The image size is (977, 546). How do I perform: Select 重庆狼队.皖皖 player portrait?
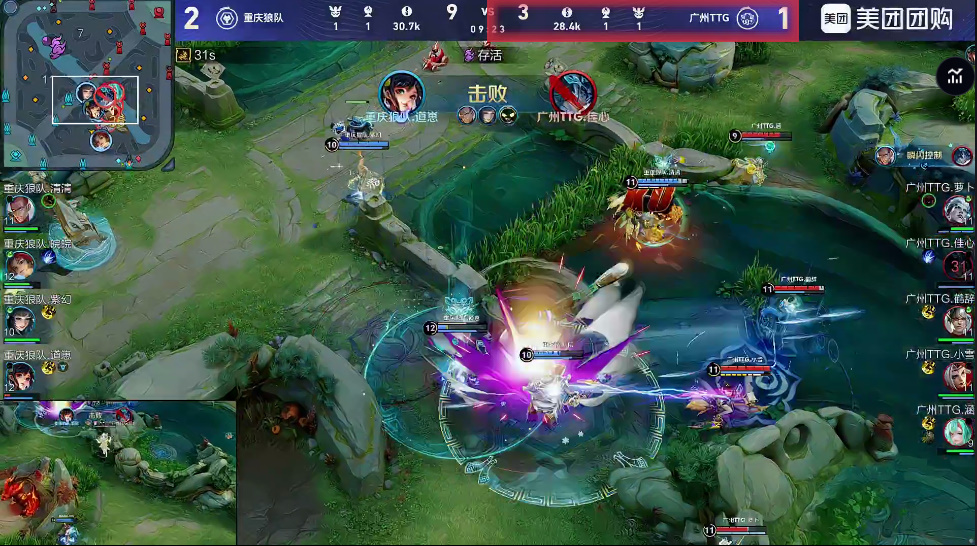click(x=22, y=264)
